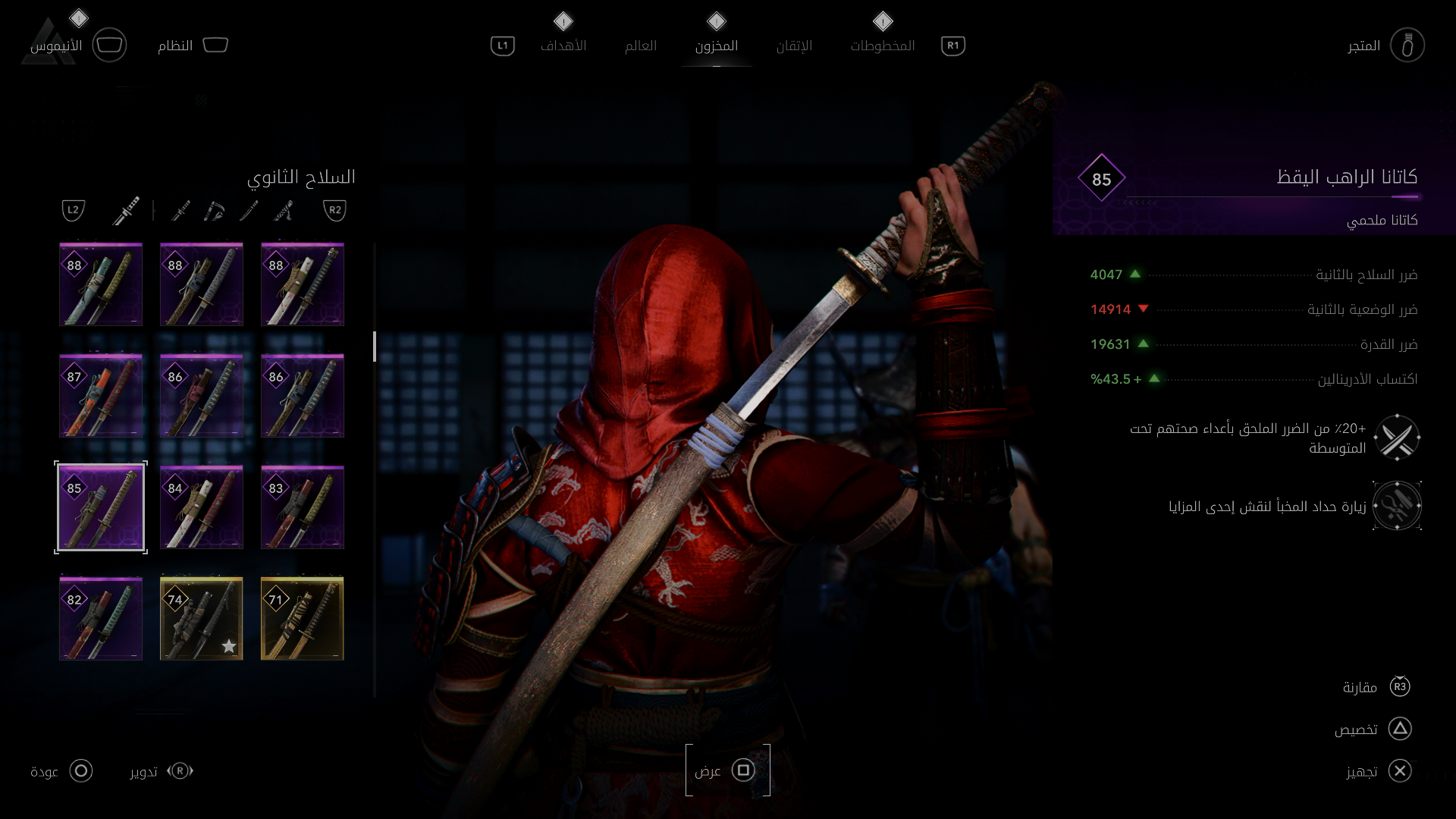This screenshot has height=819, width=1456.
Task: Choose the highlighted level 85 katana slot
Action: pyautogui.click(x=101, y=507)
